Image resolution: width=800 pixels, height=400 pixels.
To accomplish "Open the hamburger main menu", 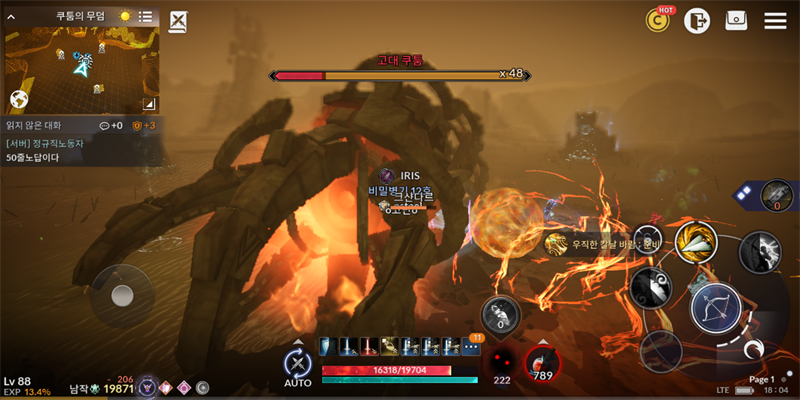I will [x=775, y=20].
